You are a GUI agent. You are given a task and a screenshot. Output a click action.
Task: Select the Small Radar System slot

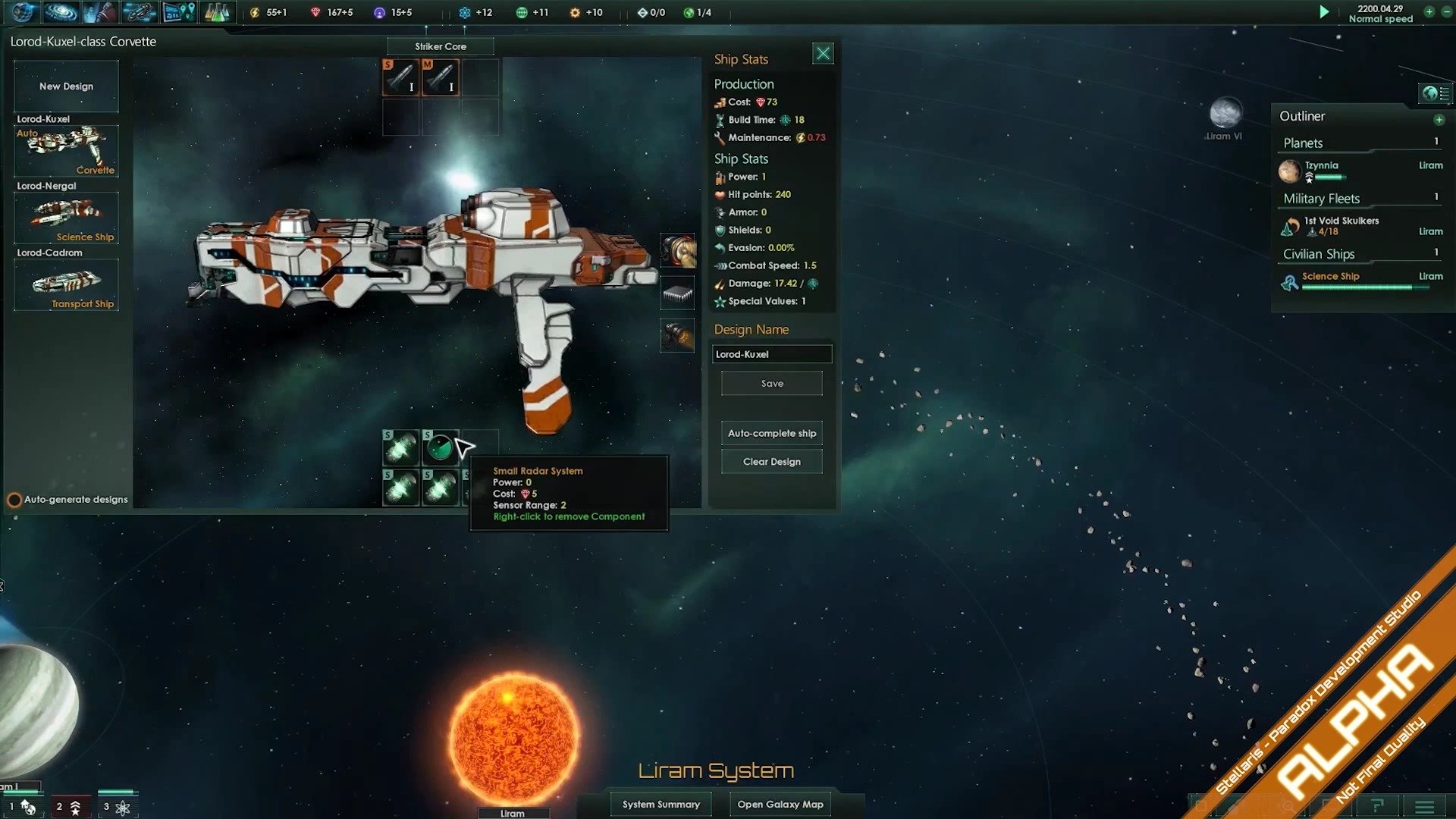(440, 448)
